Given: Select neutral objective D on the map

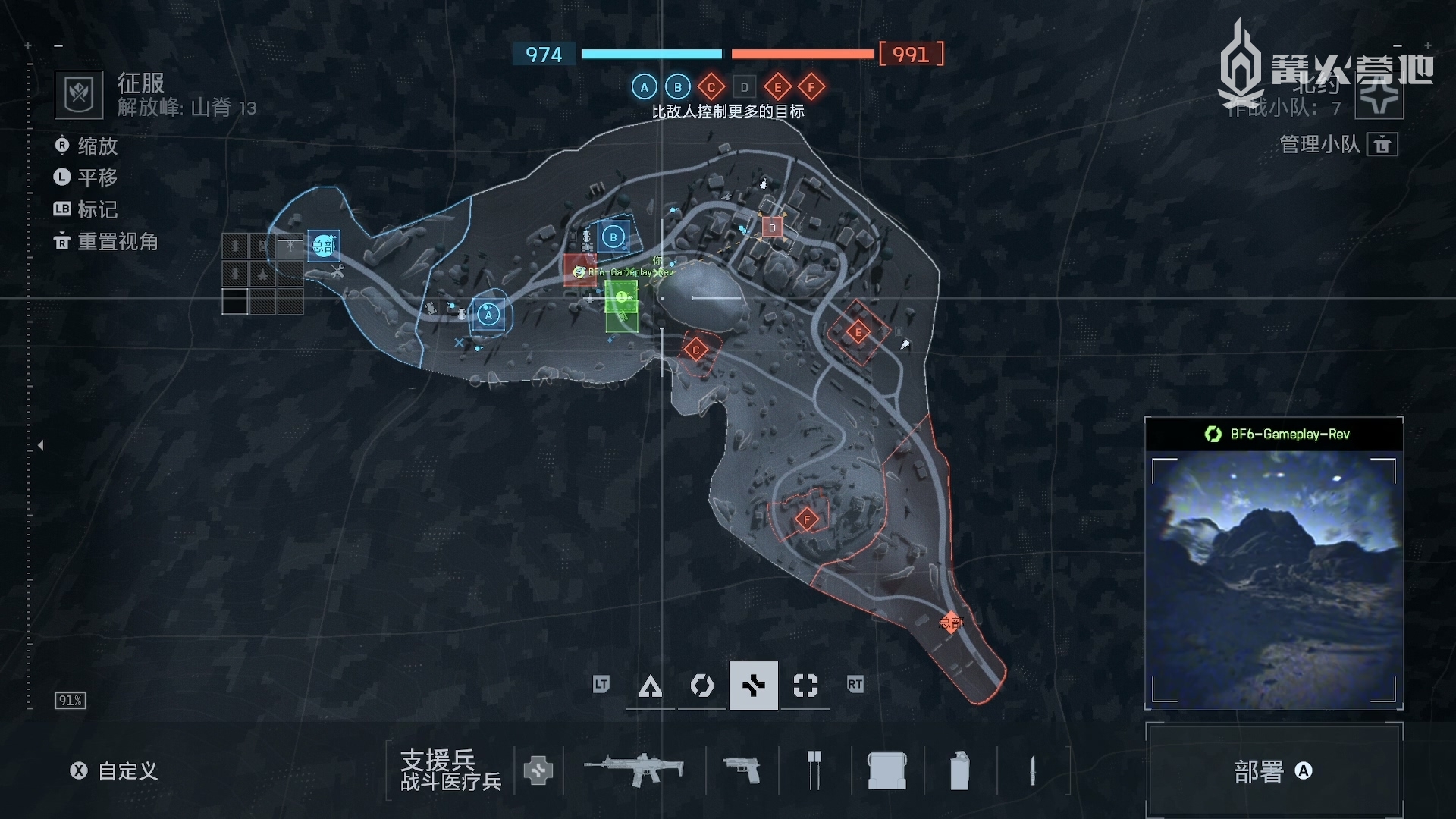Looking at the screenshot, I should point(772,227).
